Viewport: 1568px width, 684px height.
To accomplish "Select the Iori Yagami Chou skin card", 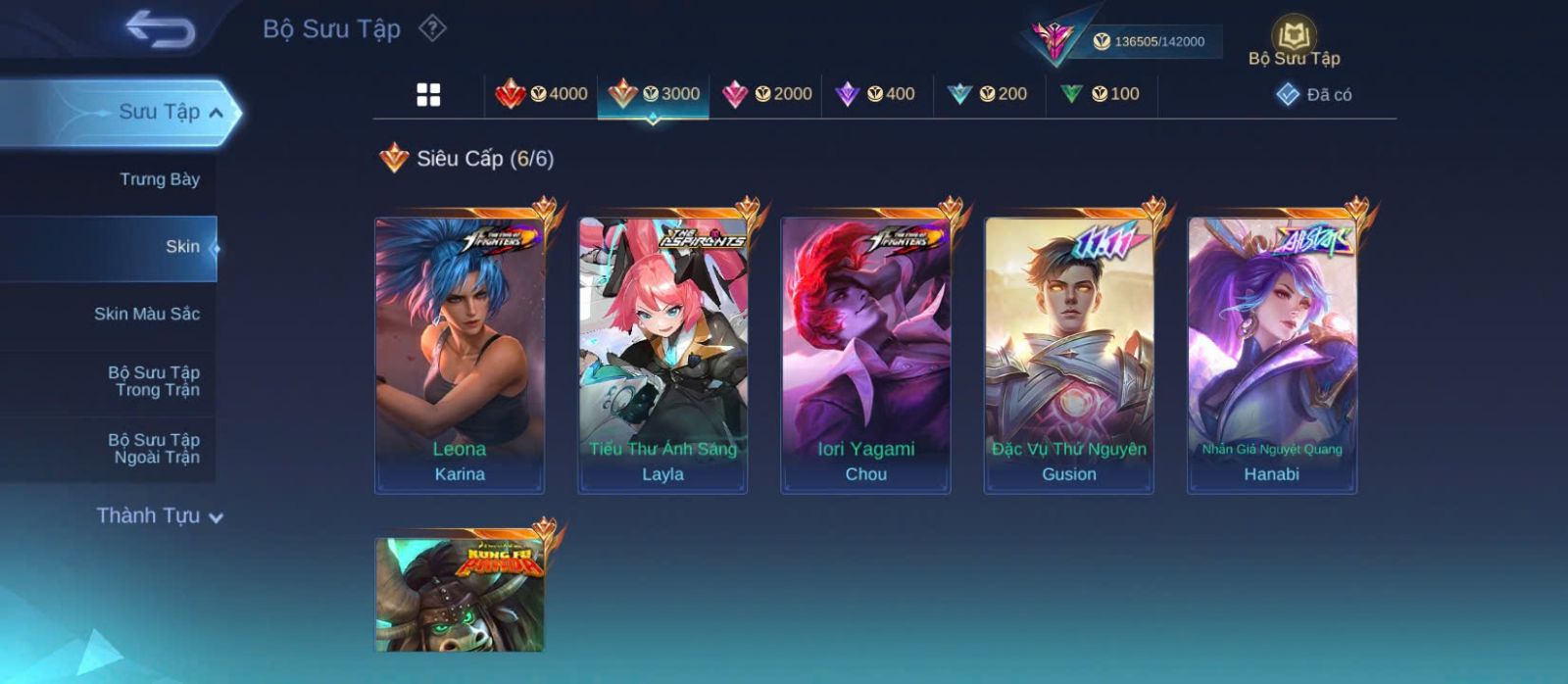I will (865, 355).
